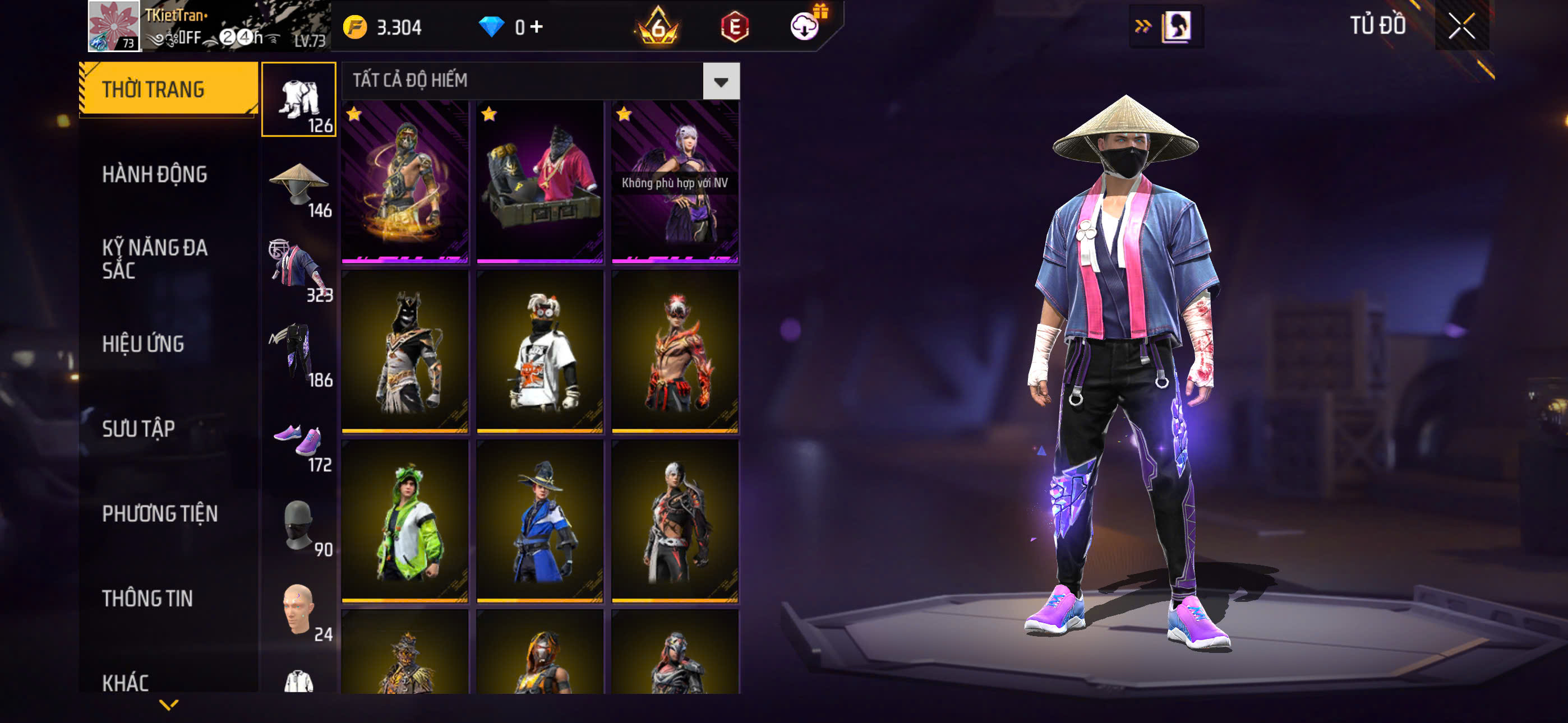Pick the golden mummy outfit bundle
This screenshot has height=723, width=1568.
coord(405,182)
